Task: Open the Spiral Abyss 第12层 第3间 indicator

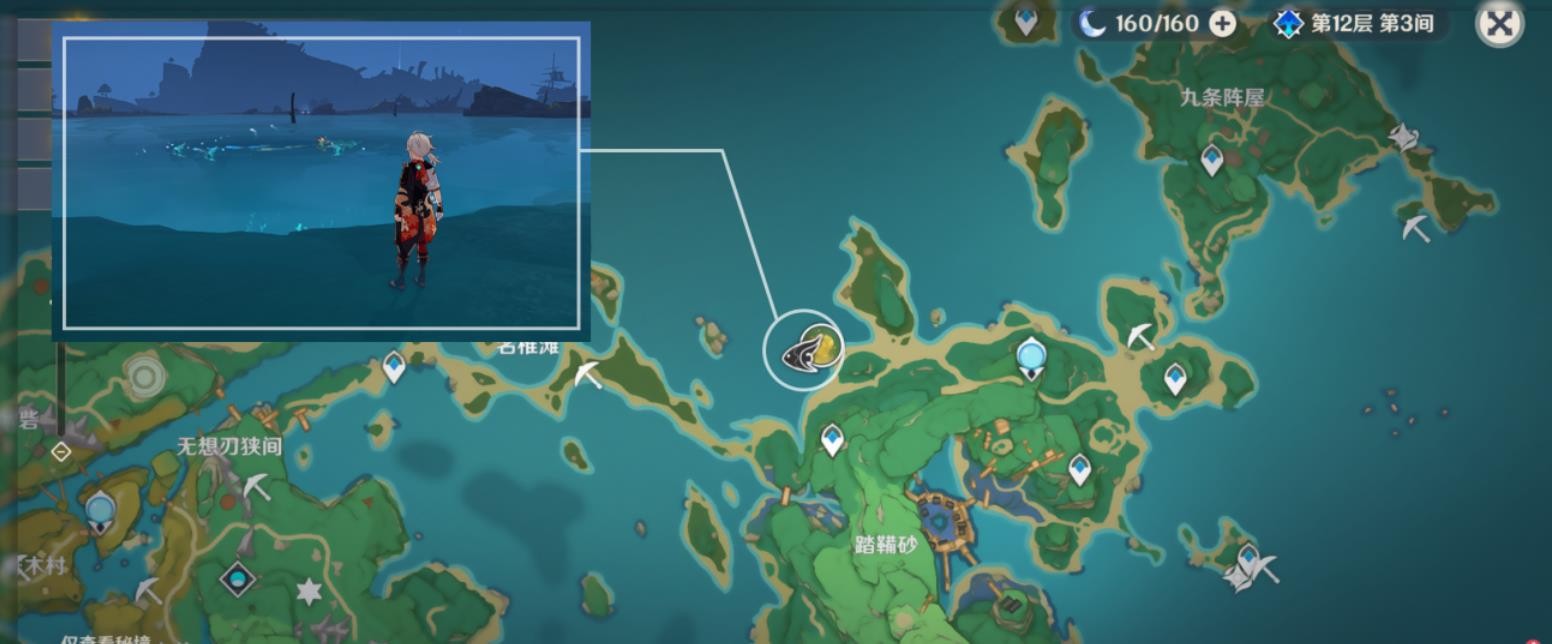Action: [1358, 24]
